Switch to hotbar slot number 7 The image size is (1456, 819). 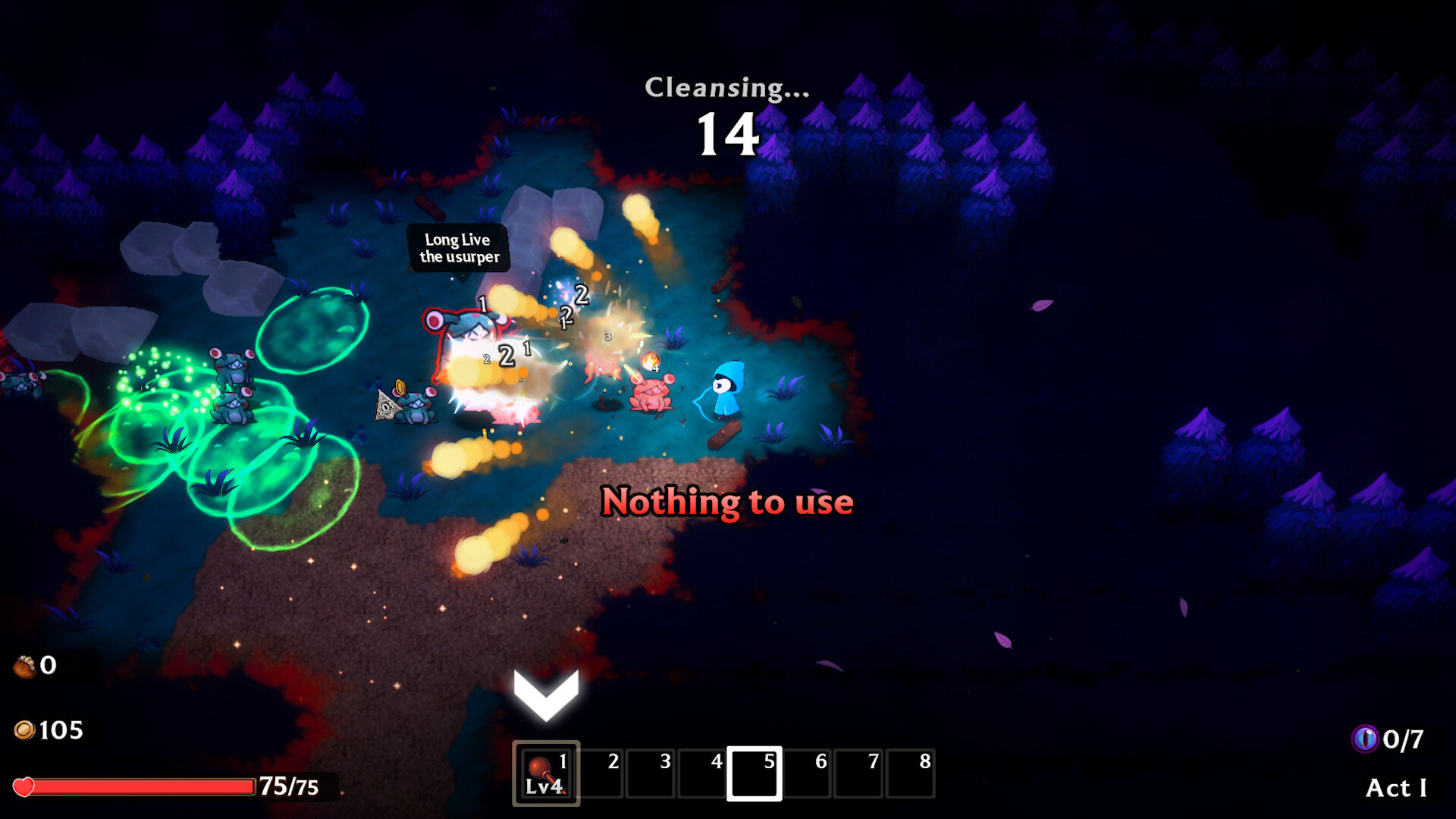pyautogui.click(x=858, y=773)
